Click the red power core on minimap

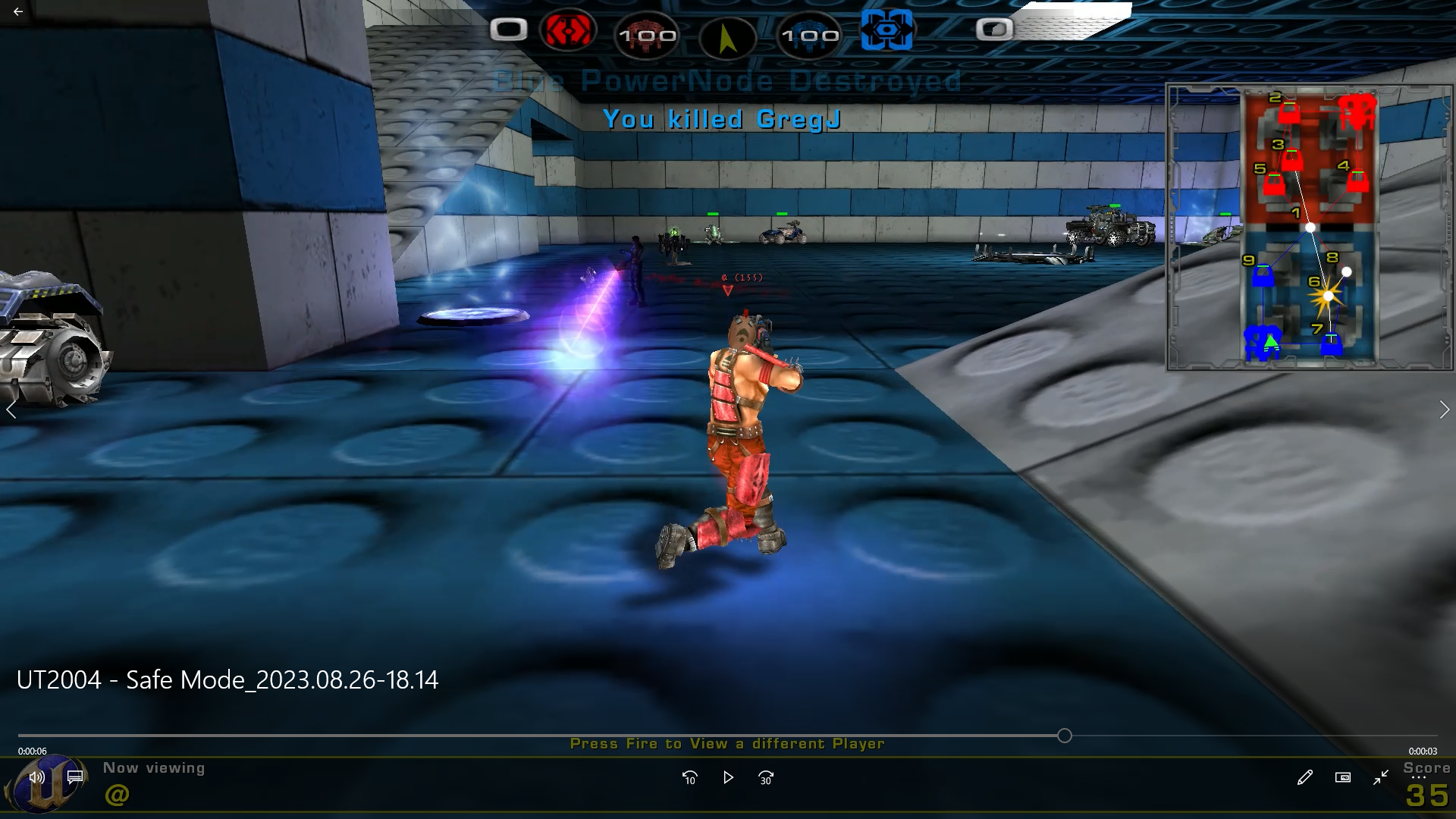click(x=1357, y=111)
